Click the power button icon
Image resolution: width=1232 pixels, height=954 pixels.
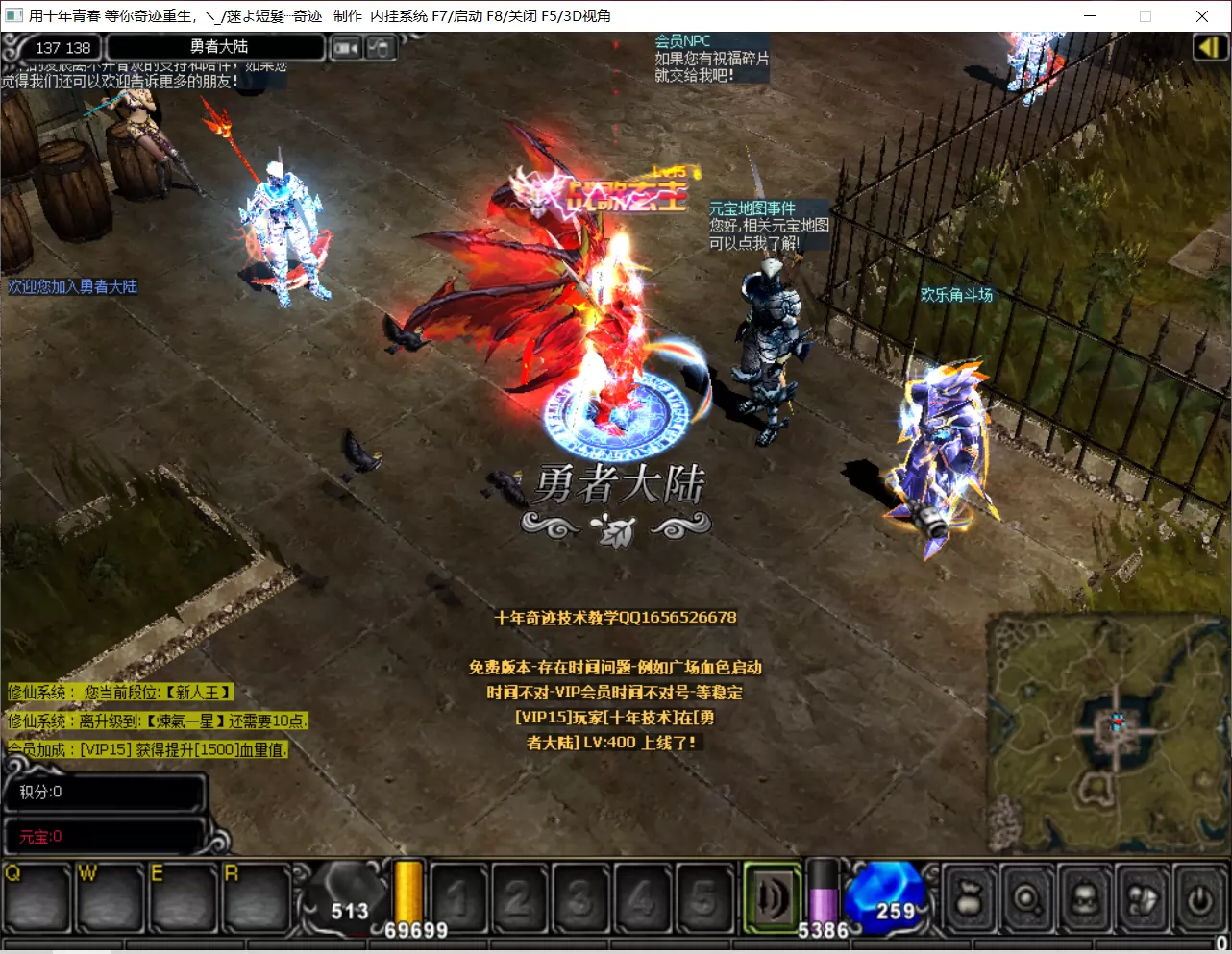pos(1199,900)
